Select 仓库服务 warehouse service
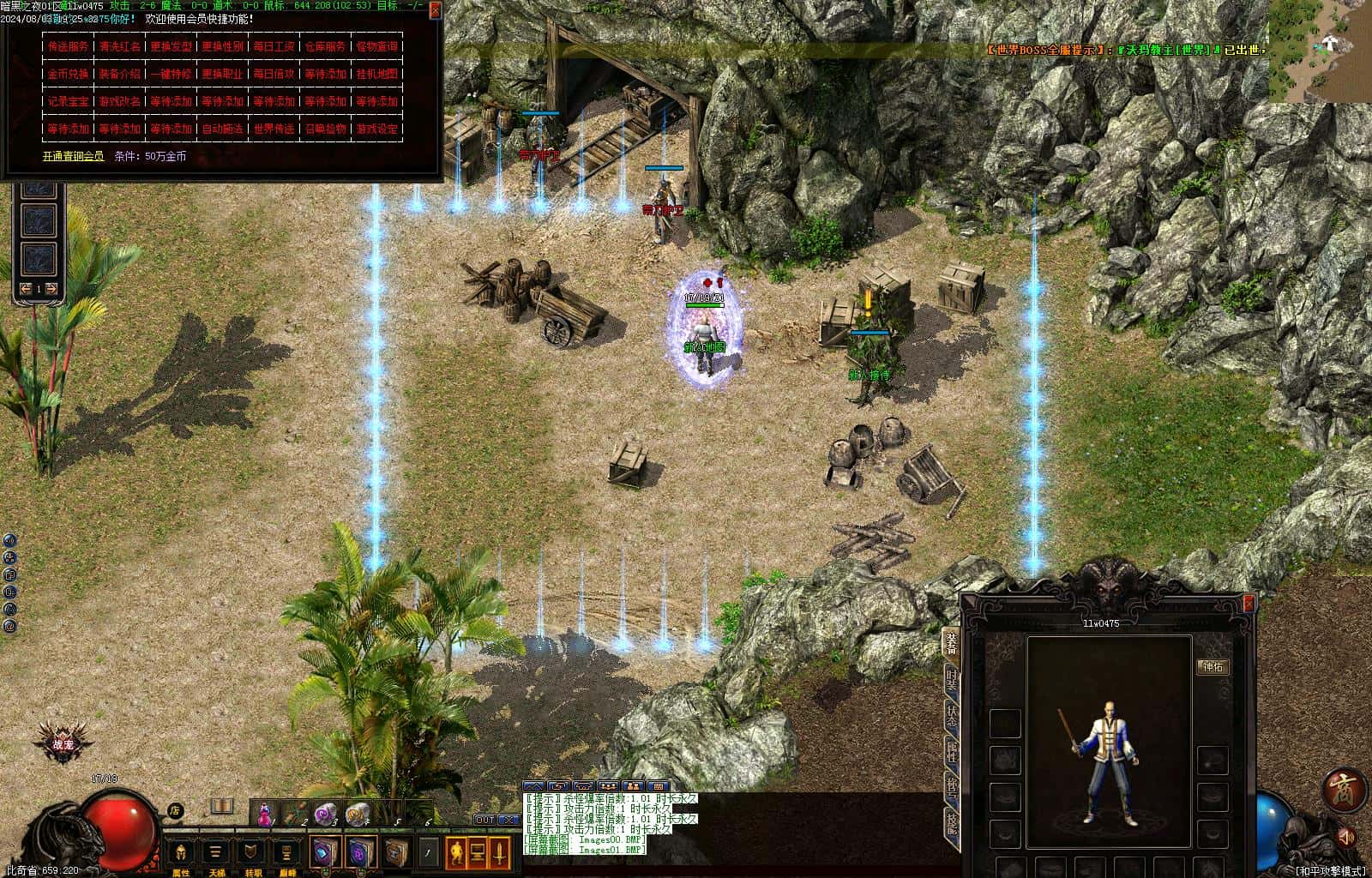This screenshot has width=1372, height=878. [325, 46]
